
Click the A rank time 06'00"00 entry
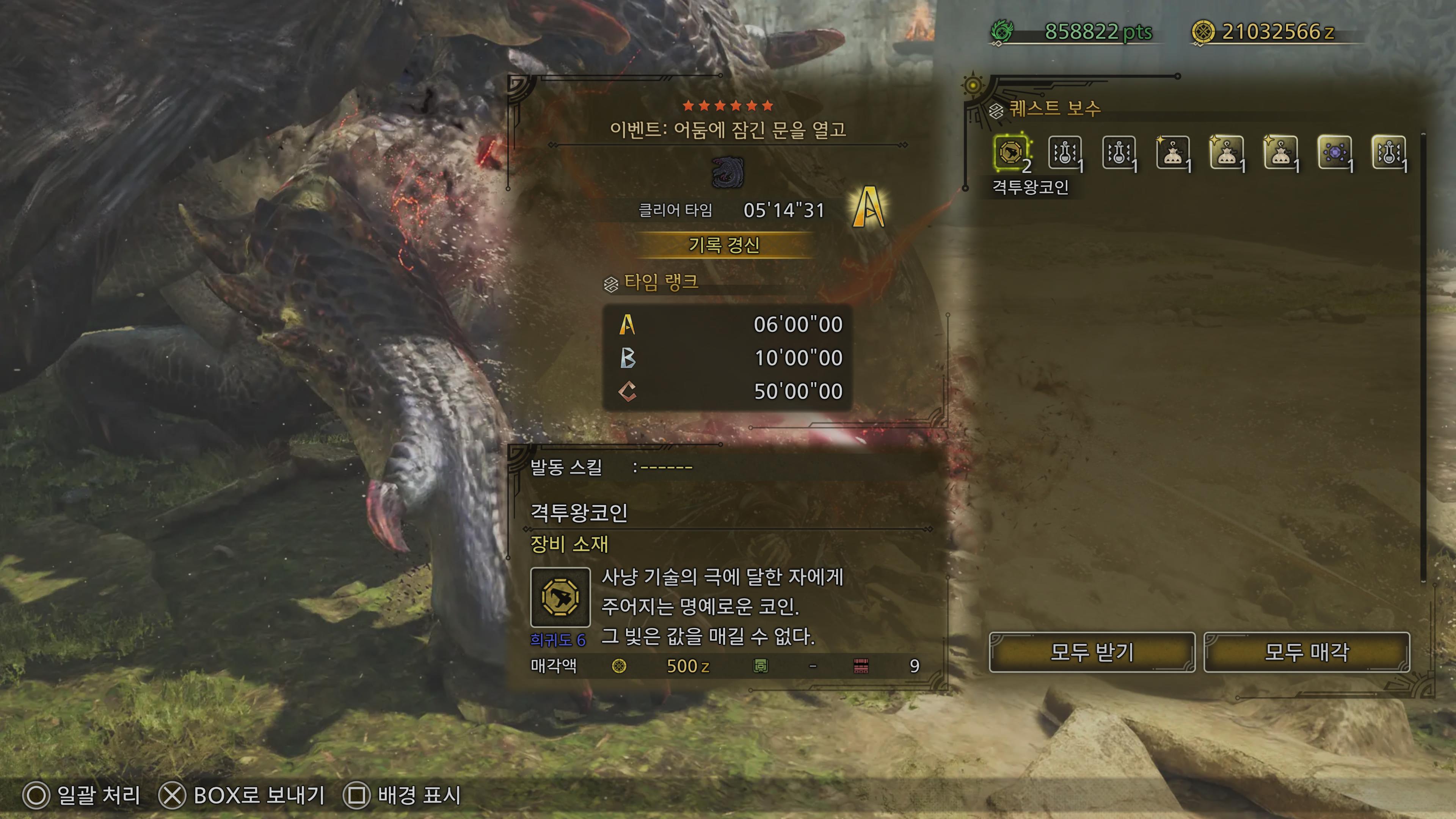[735, 325]
